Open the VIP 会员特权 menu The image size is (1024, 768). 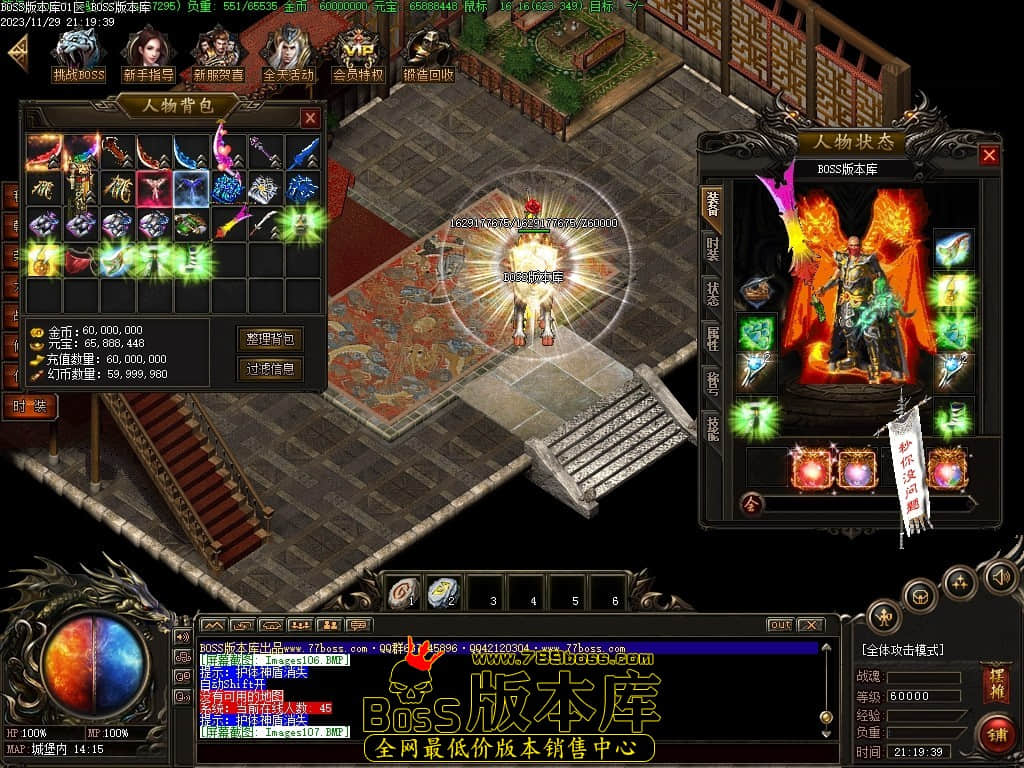point(357,54)
